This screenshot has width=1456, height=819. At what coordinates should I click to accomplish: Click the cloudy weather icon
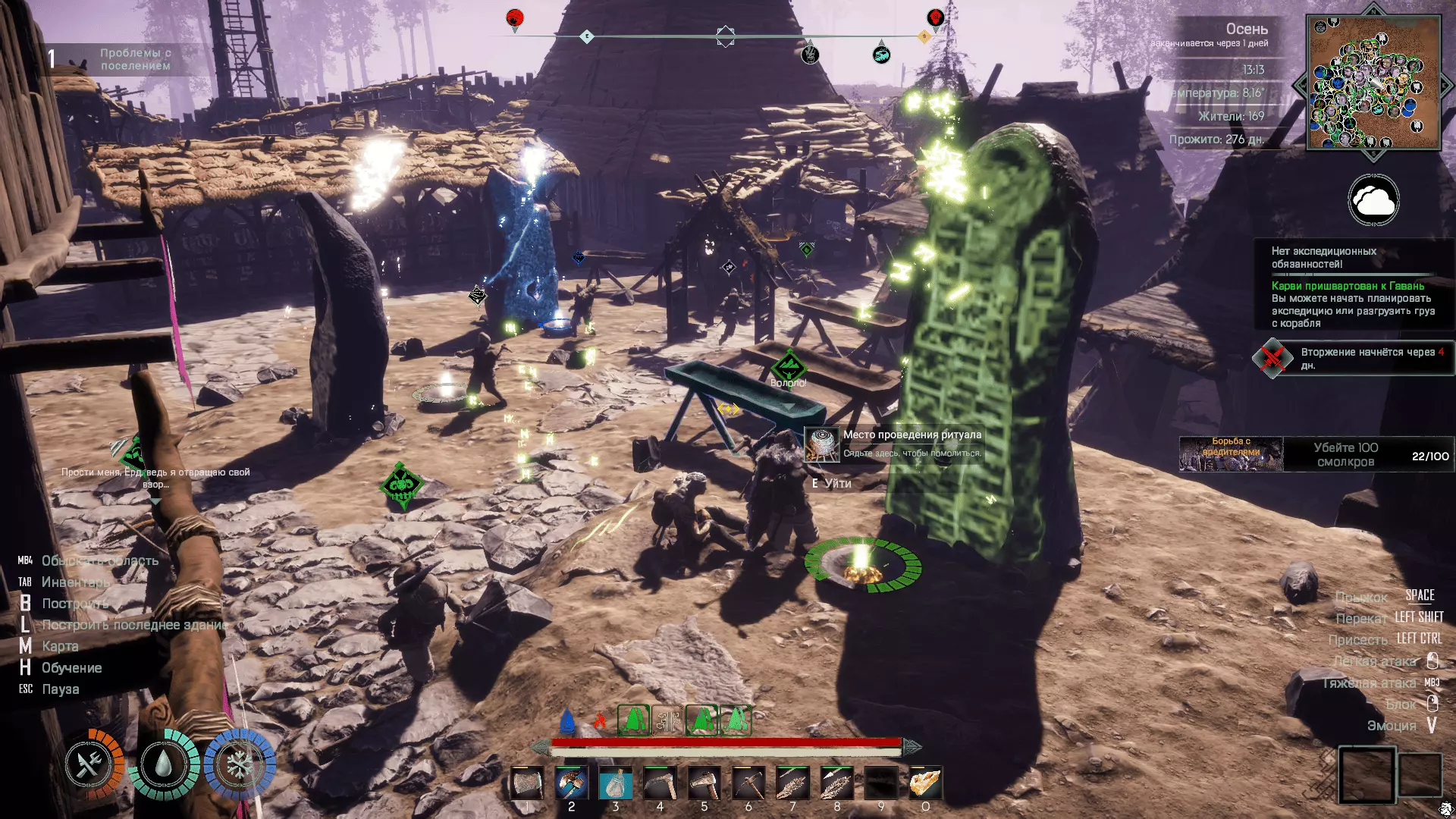(x=1373, y=200)
